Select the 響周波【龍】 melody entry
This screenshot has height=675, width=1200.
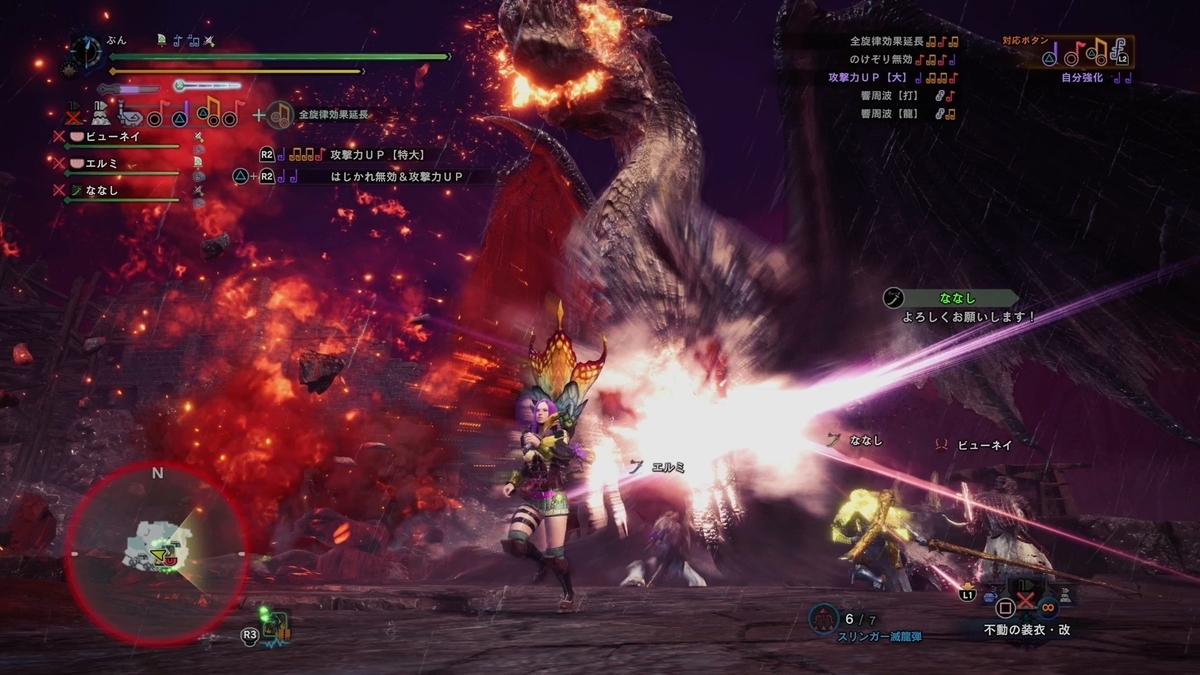(x=901, y=114)
